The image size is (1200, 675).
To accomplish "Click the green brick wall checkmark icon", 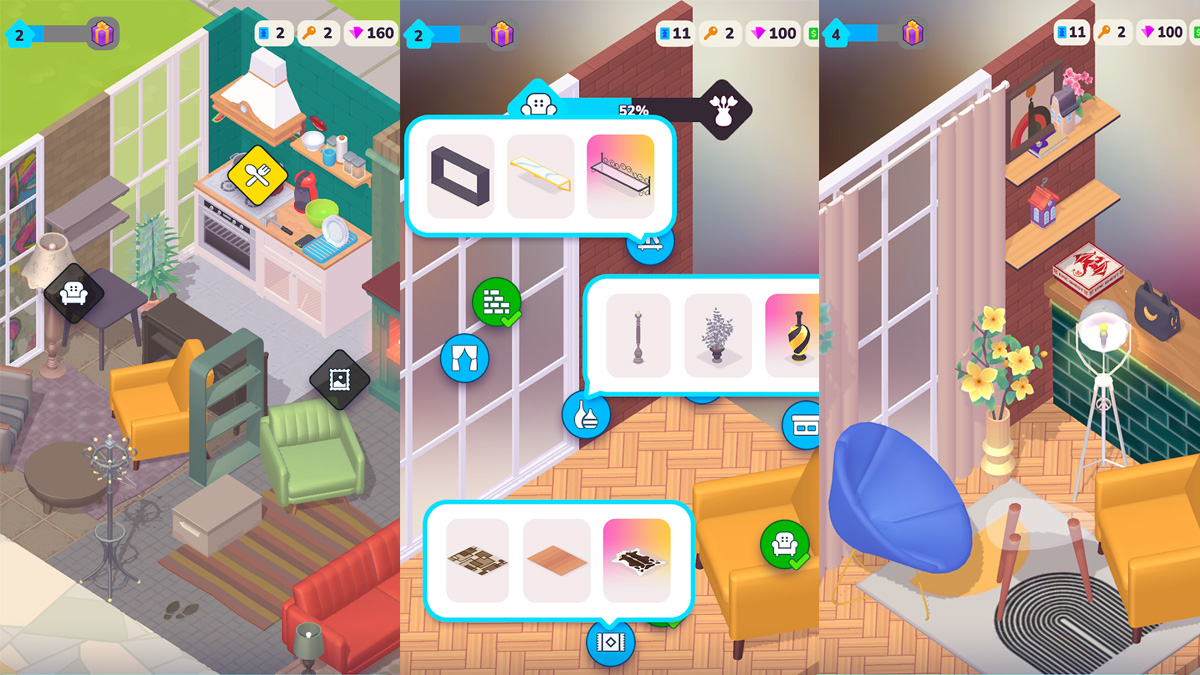I will click(497, 301).
